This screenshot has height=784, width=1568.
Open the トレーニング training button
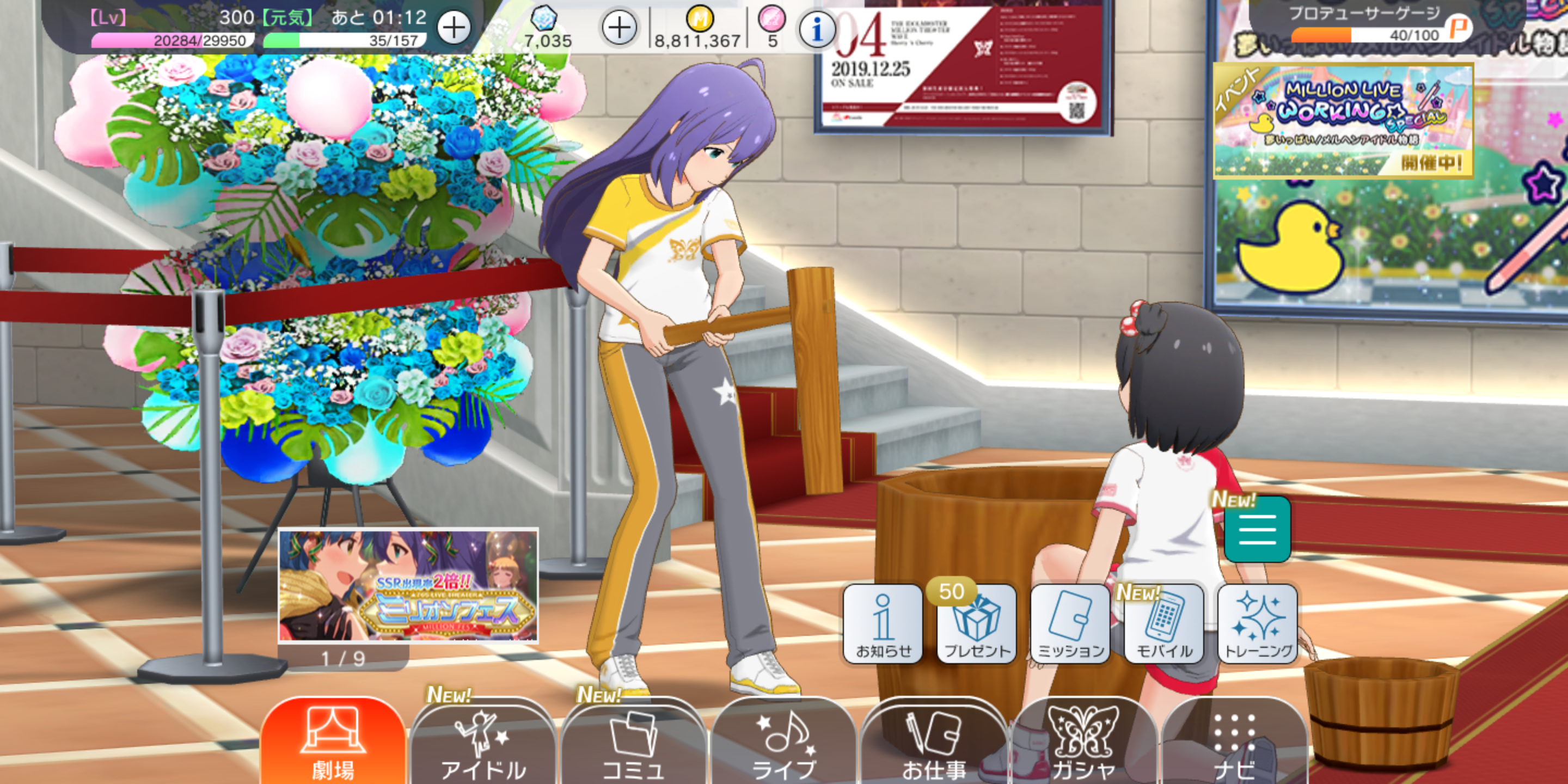point(1258,624)
